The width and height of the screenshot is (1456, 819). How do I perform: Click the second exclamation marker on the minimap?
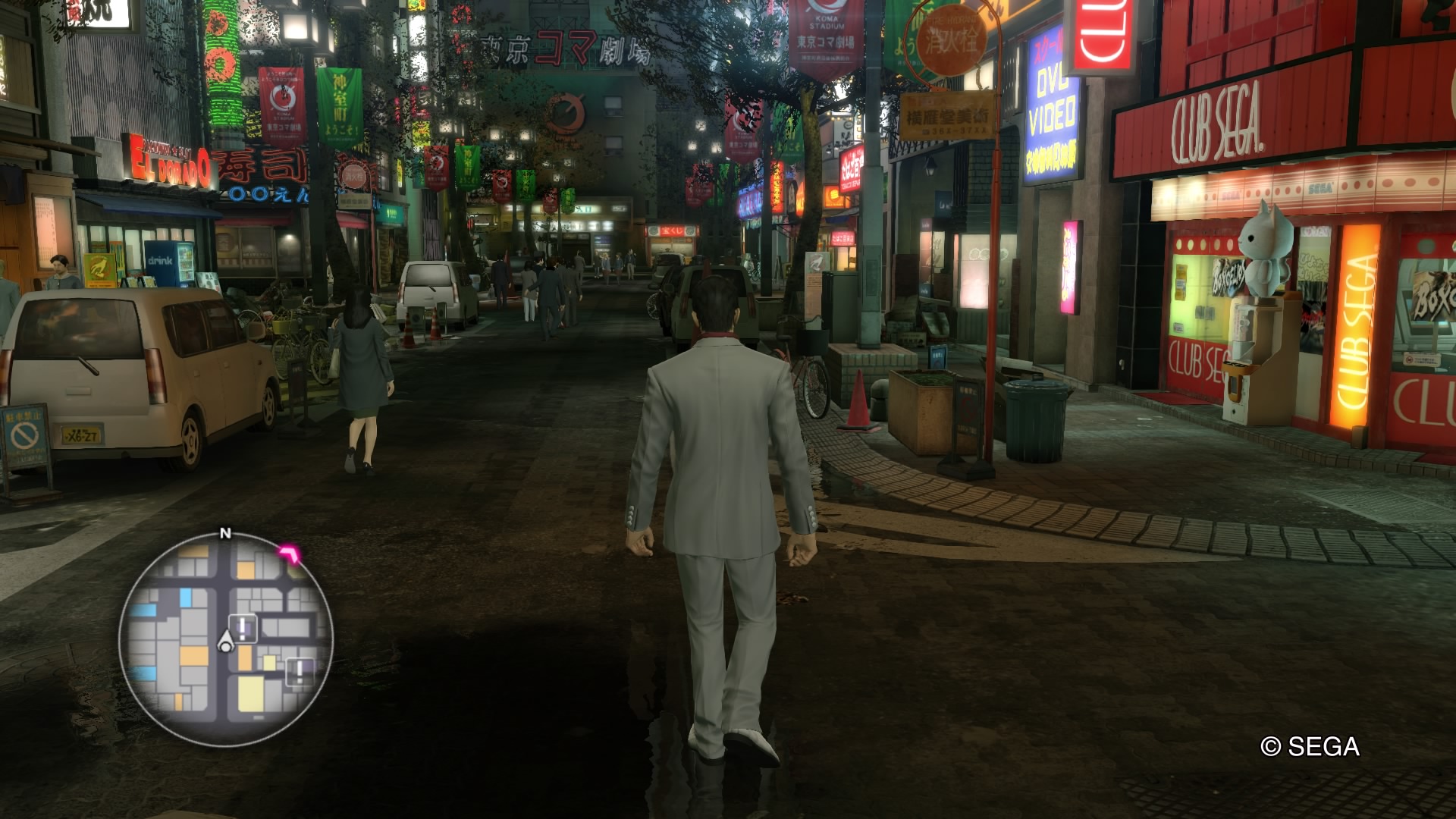[x=299, y=670]
